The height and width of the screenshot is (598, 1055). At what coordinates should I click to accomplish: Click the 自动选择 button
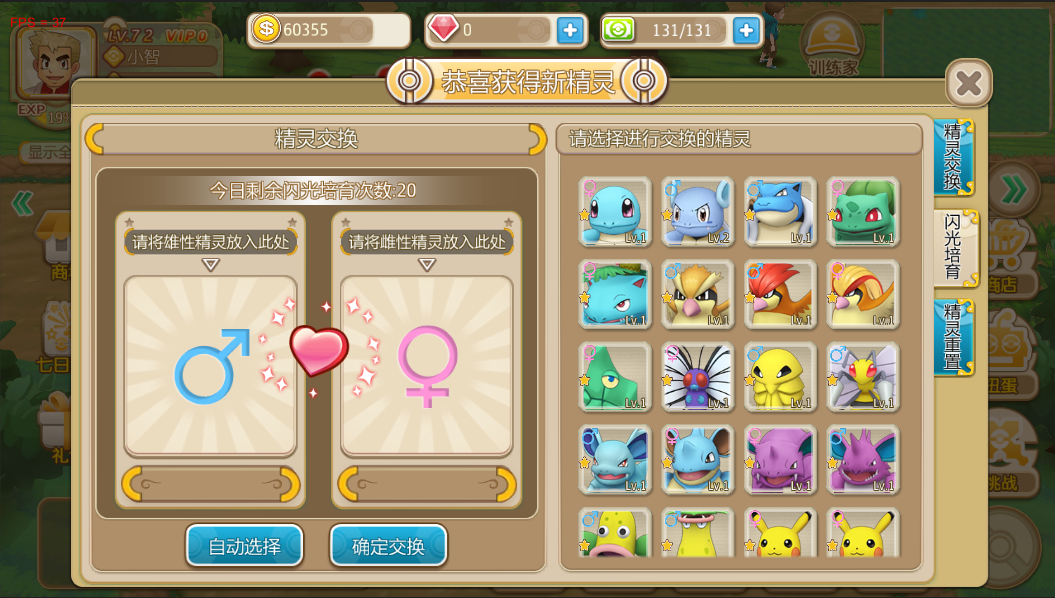pyautogui.click(x=244, y=546)
